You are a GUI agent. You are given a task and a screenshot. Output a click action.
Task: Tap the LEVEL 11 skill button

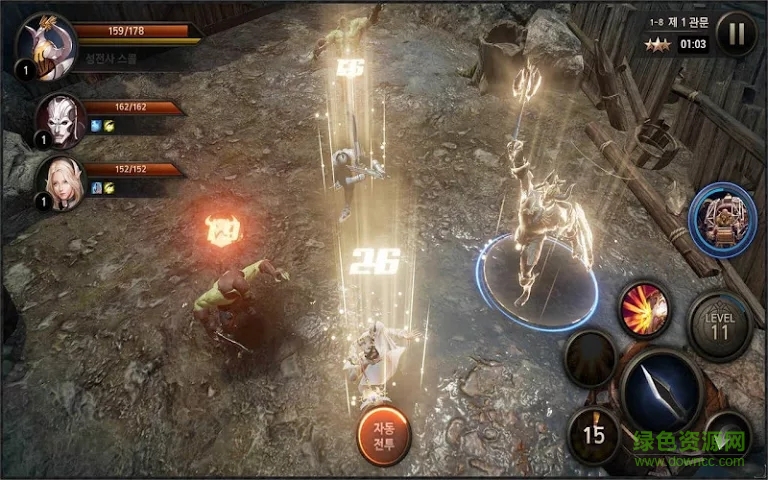719,327
